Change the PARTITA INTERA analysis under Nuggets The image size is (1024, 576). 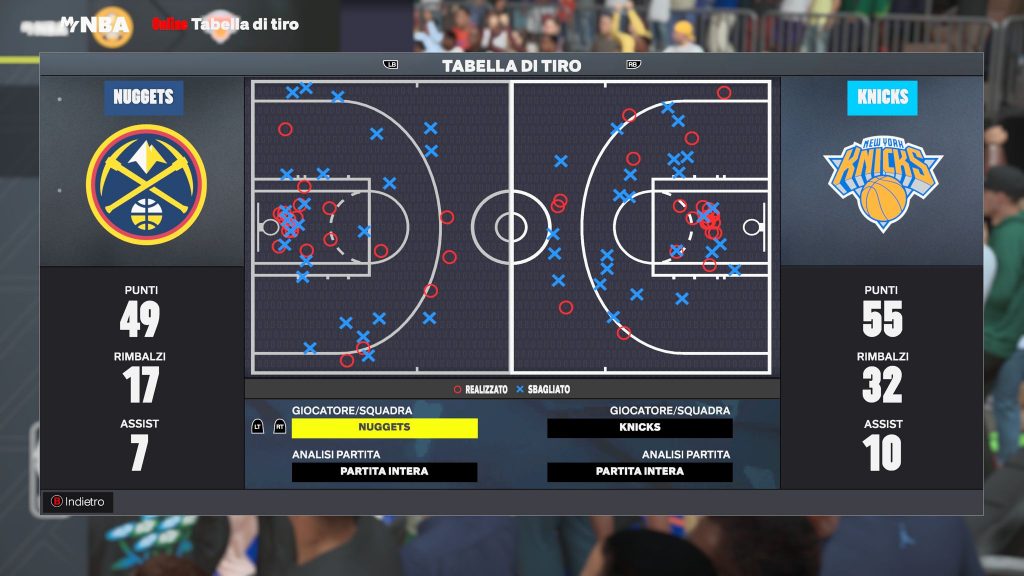384,472
